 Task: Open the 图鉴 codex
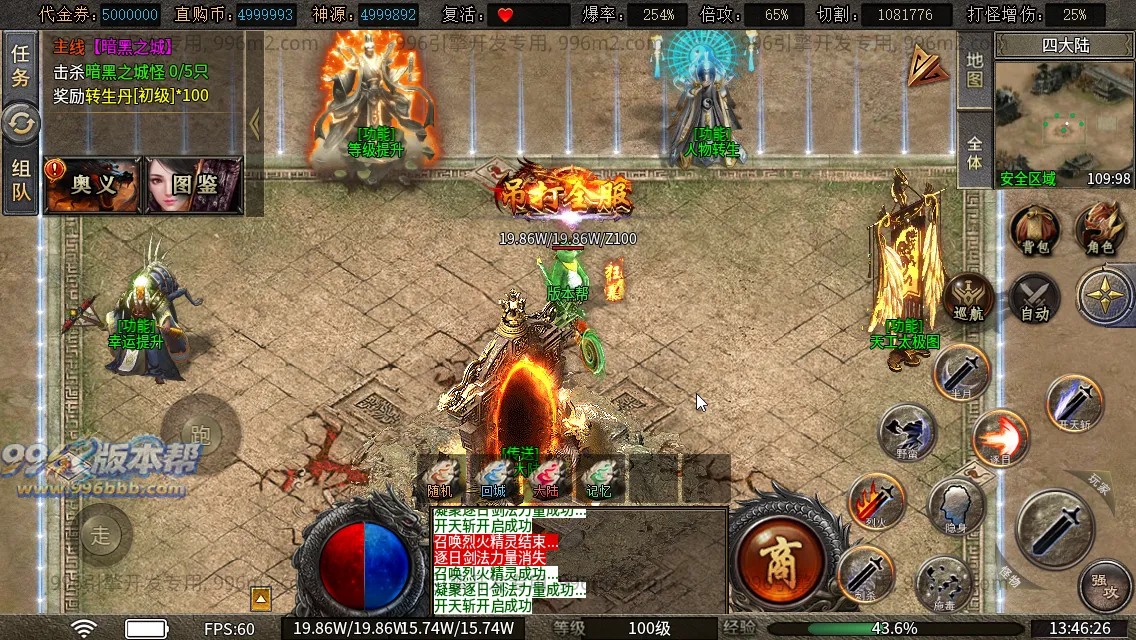(194, 185)
